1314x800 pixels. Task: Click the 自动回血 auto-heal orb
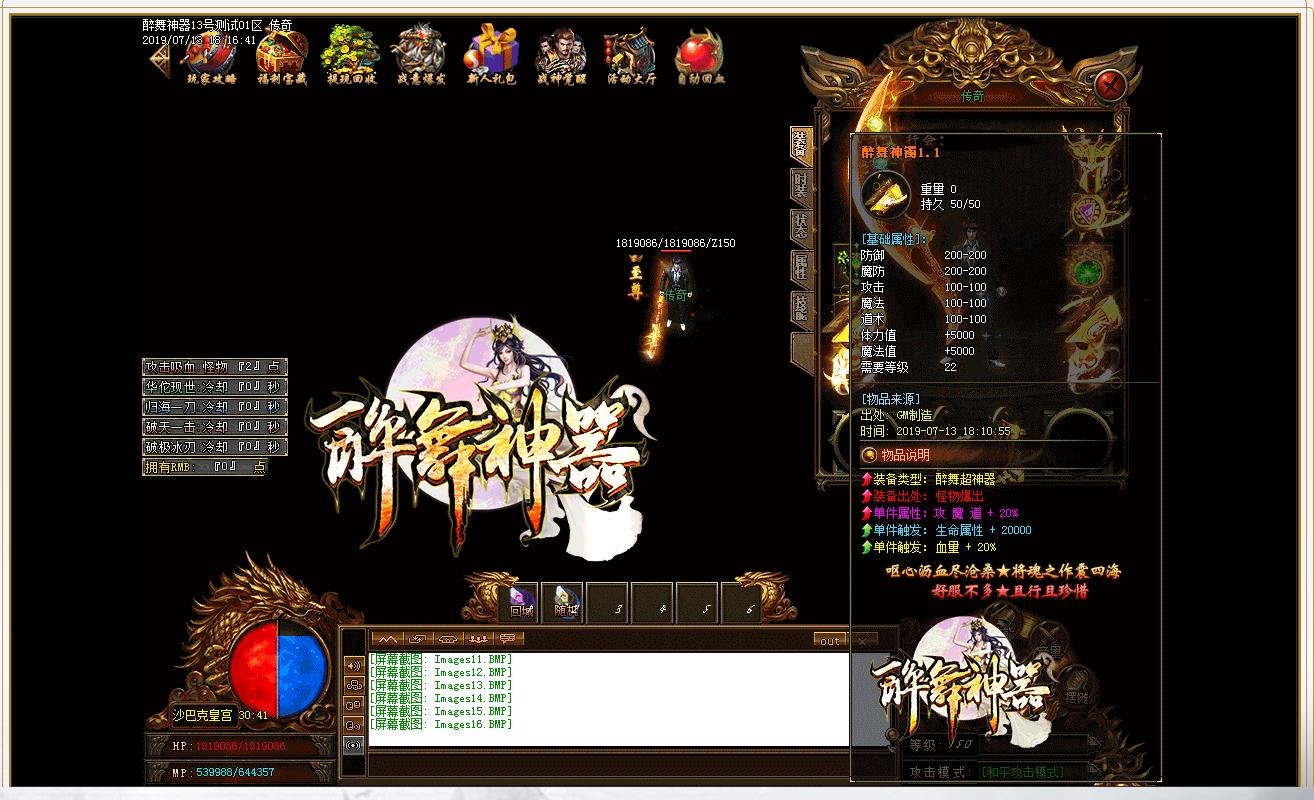pos(700,55)
